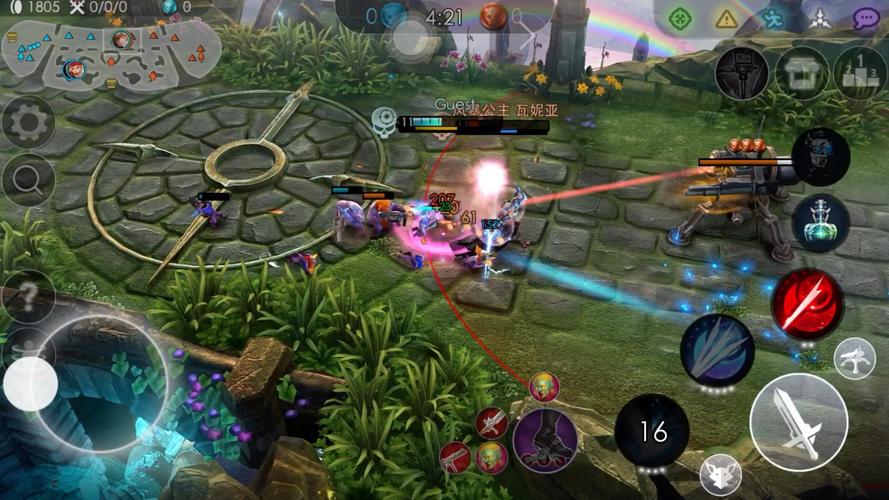This screenshot has height=500, width=889.
Task: Show the scoreboard podium button
Action: 860,73
